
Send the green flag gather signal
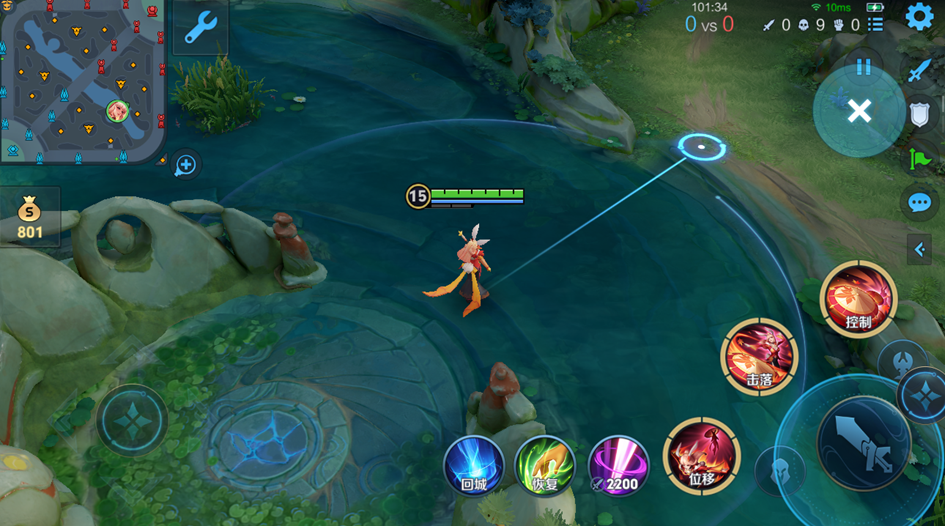919,157
